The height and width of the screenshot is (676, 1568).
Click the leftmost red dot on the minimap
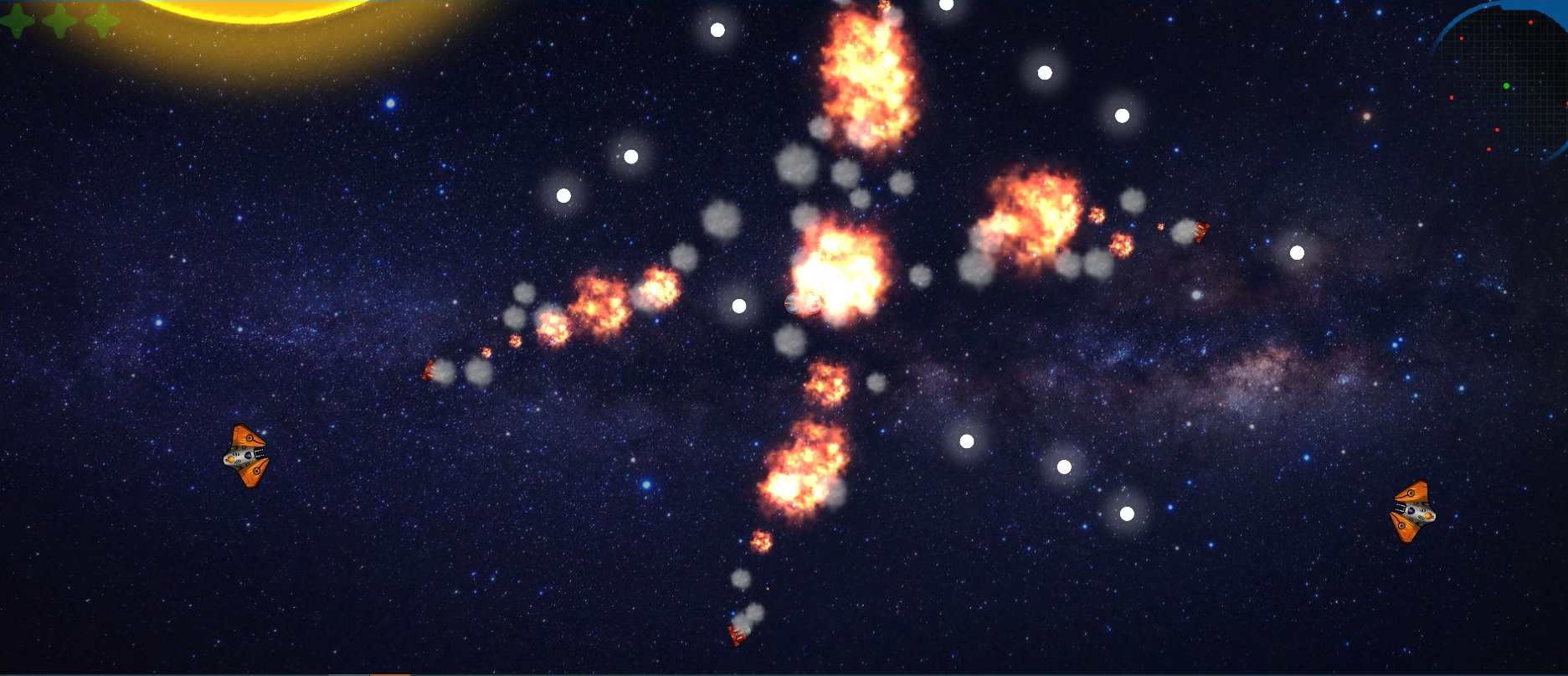pyautogui.click(x=1452, y=97)
